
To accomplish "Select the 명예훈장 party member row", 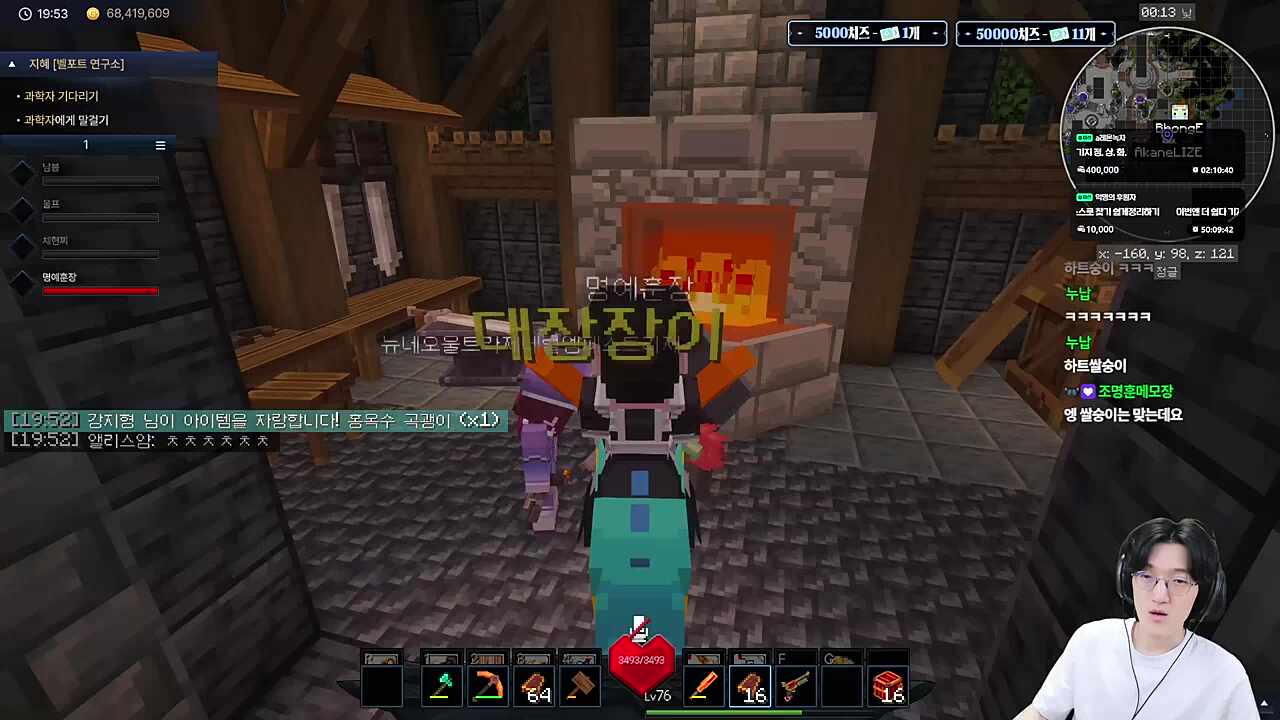I will (99, 284).
